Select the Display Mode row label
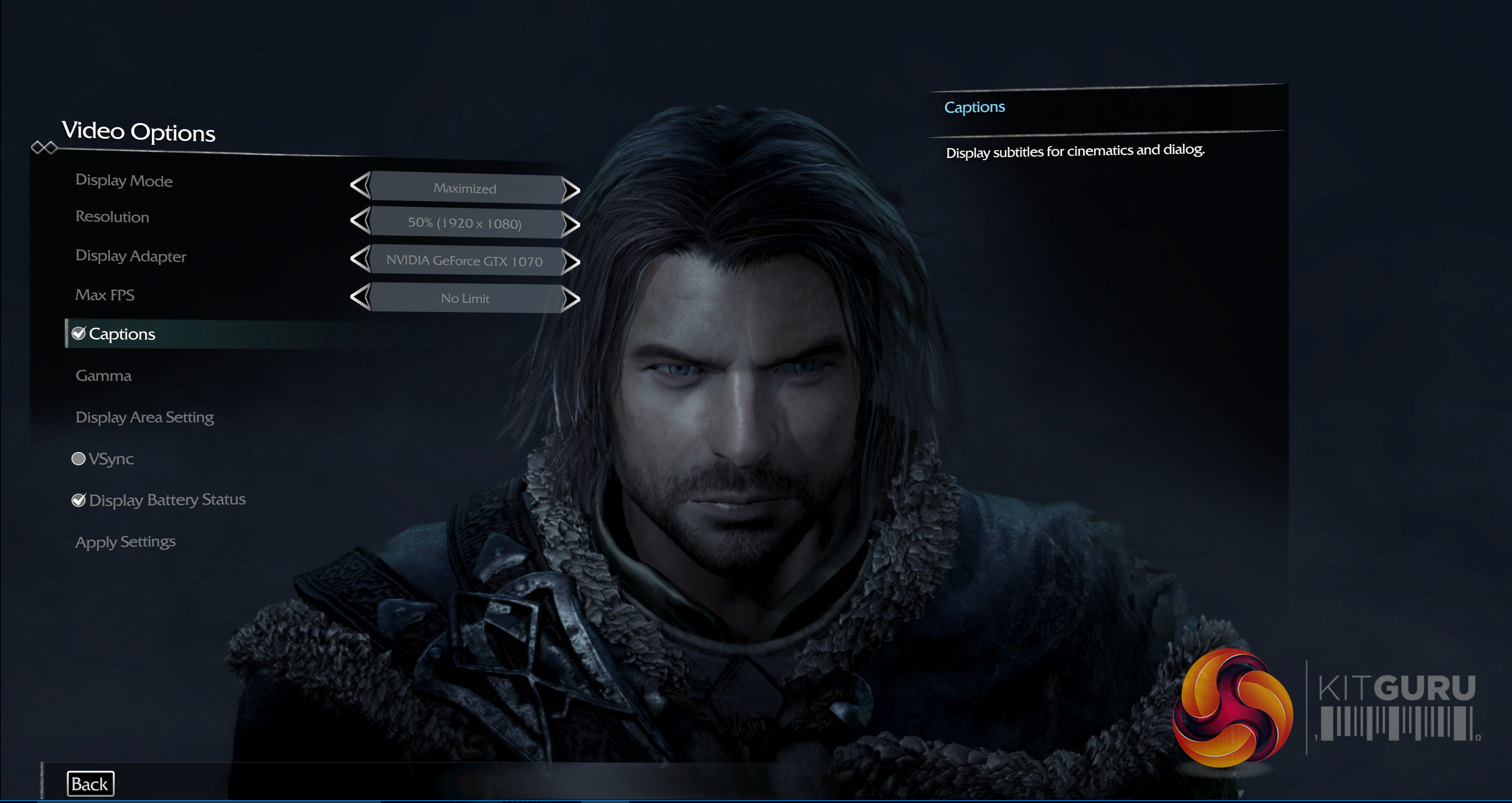This screenshot has width=1512, height=803. click(124, 181)
